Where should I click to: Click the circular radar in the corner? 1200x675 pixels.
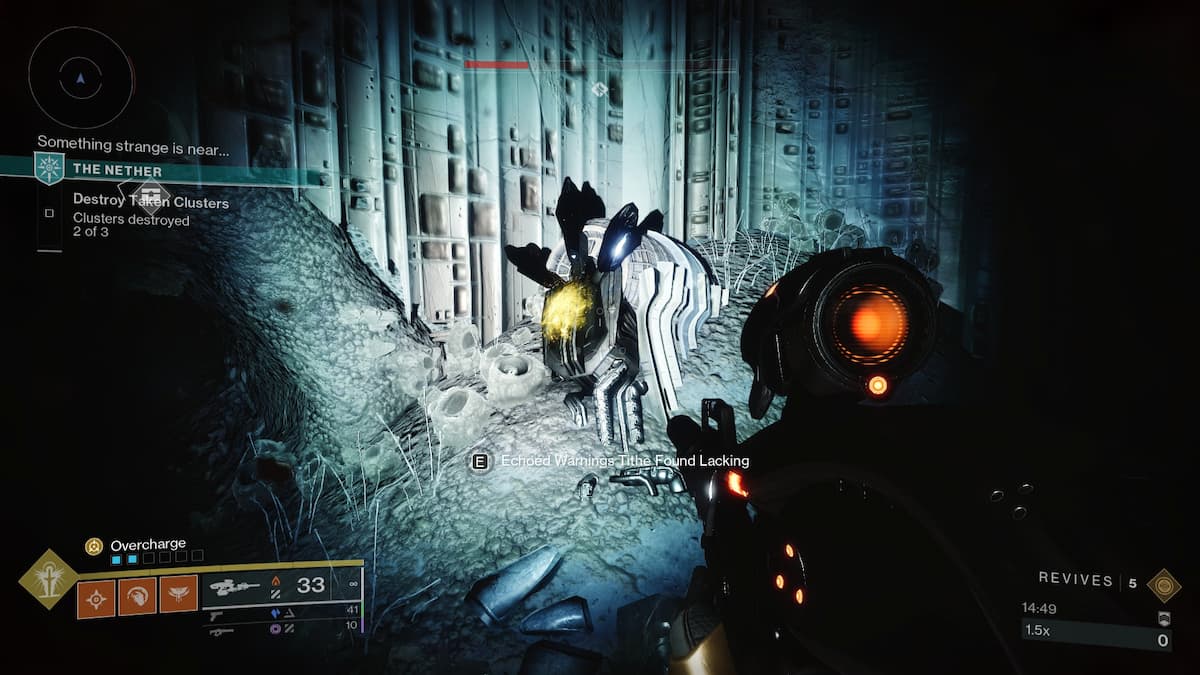tap(80, 77)
